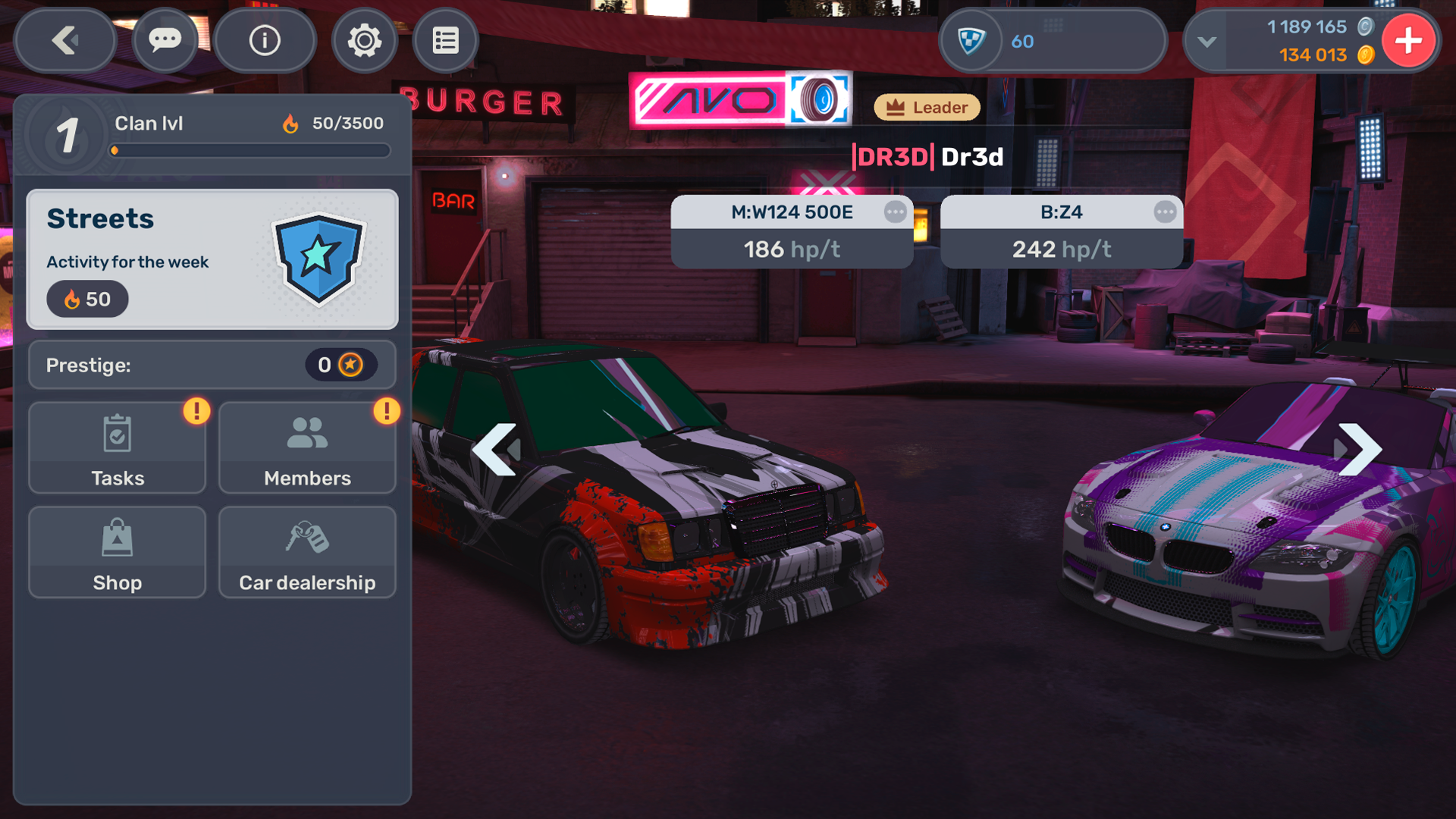
Task: Open the clan chat speech bubble
Action: [165, 41]
